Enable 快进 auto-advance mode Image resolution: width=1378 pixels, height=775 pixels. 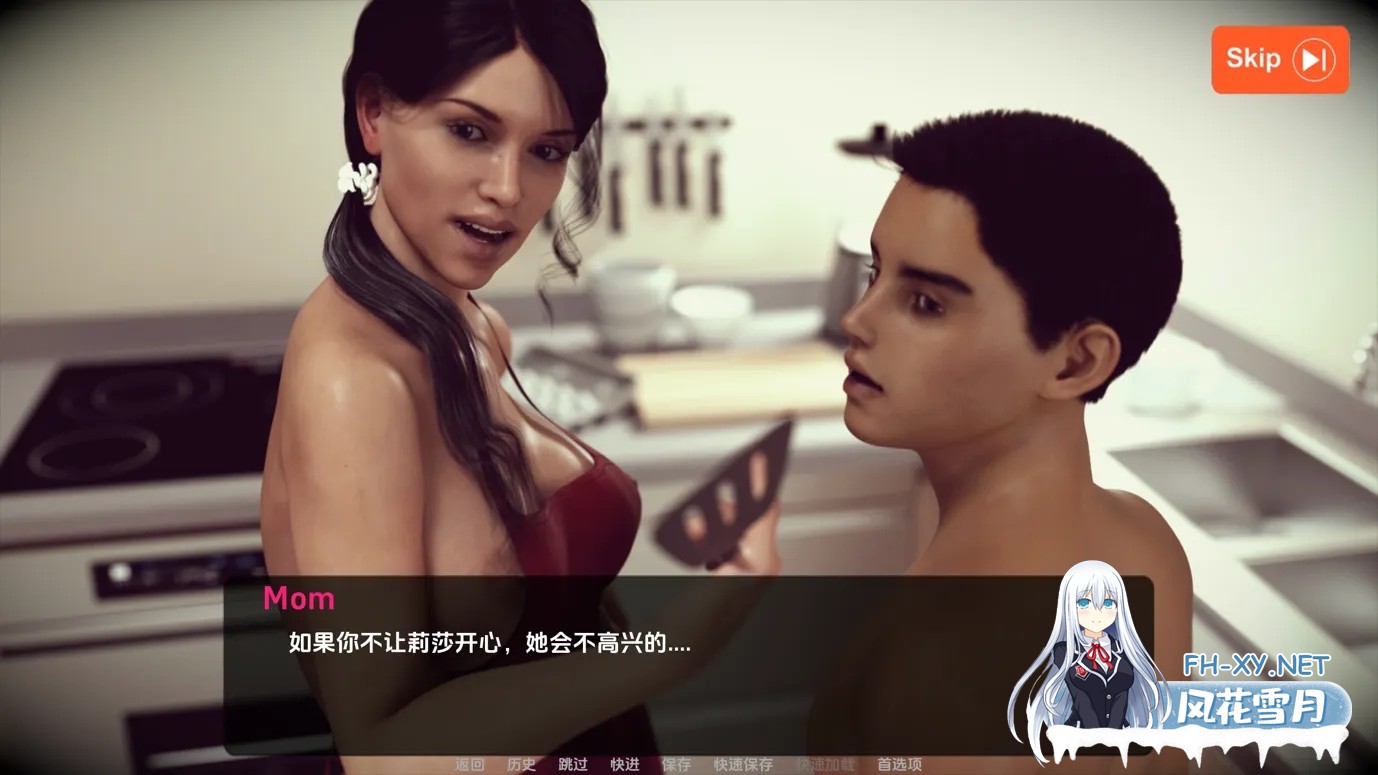click(624, 763)
